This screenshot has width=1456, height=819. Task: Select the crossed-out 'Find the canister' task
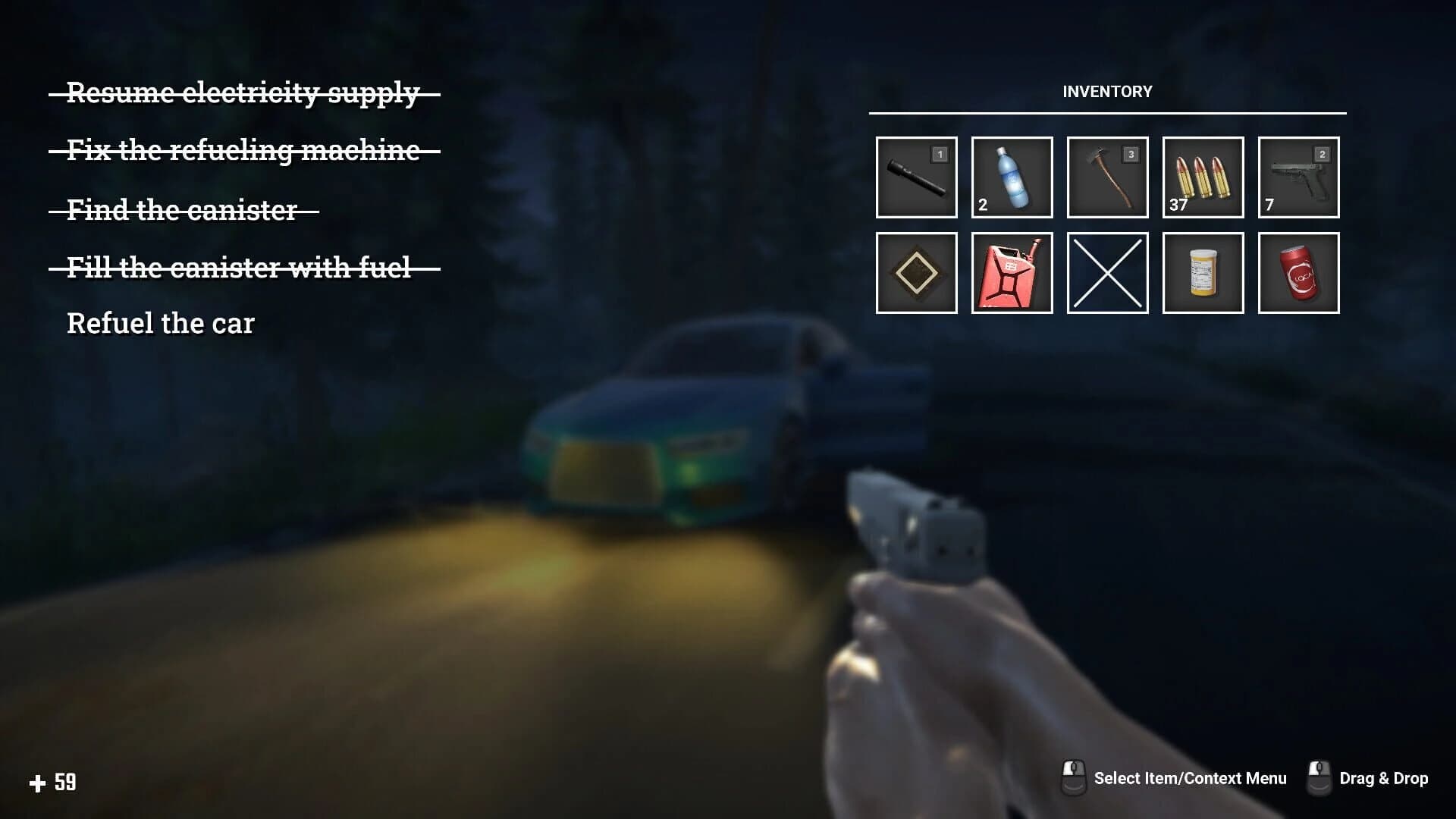(x=182, y=210)
